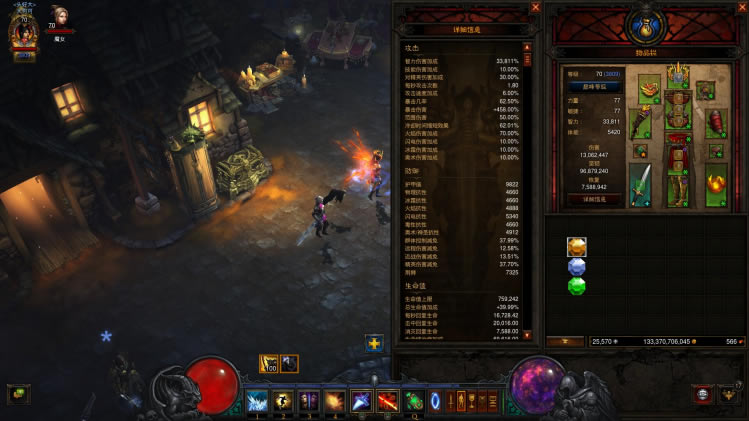
Task: Pick the green emerald gem in the bag
Action: coord(577,286)
